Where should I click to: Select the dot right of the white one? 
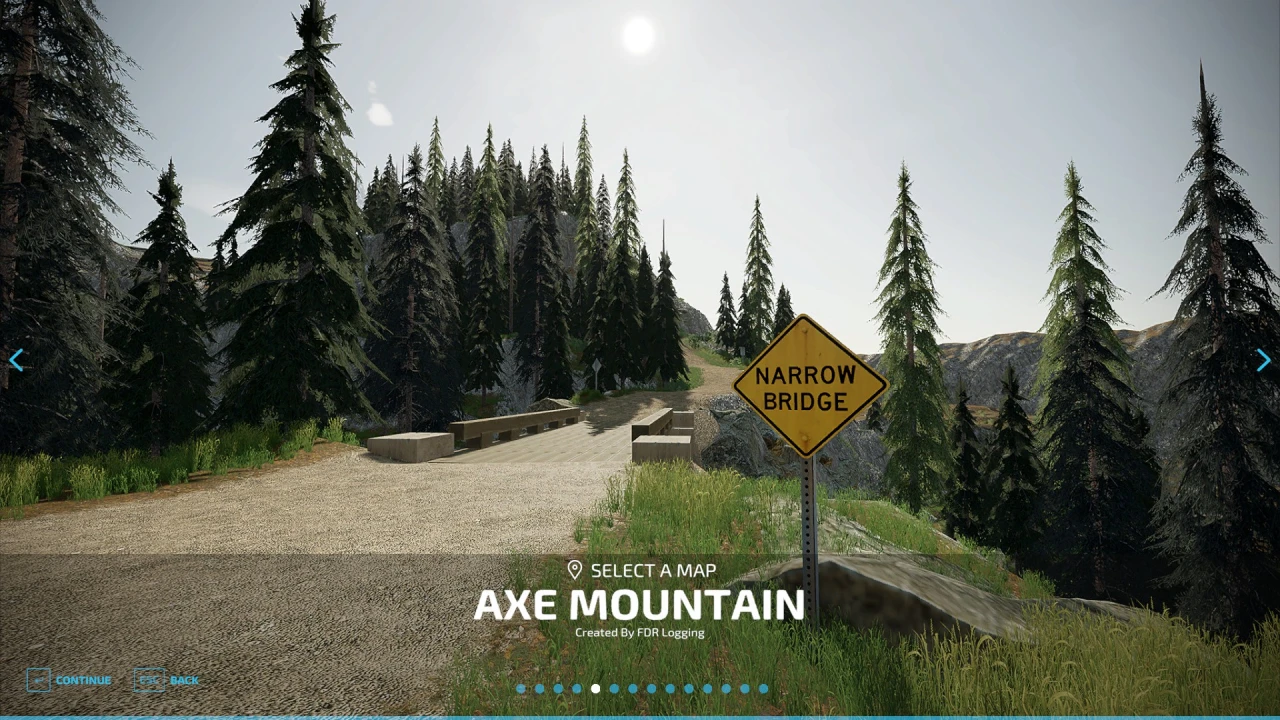click(614, 688)
